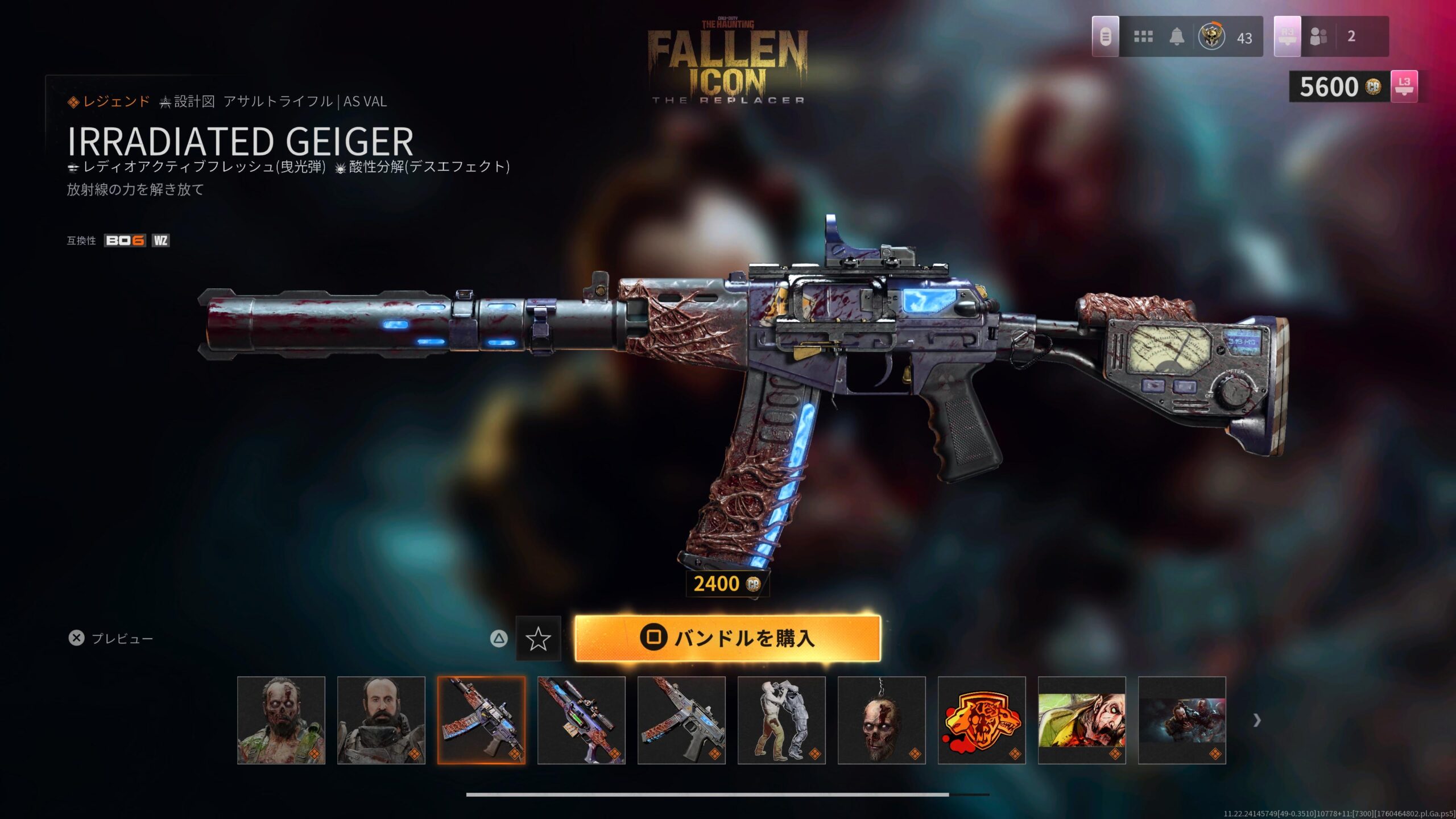Image resolution: width=1456 pixels, height=819 pixels.
Task: Open the grid menu icon
Action: [x=1143, y=37]
